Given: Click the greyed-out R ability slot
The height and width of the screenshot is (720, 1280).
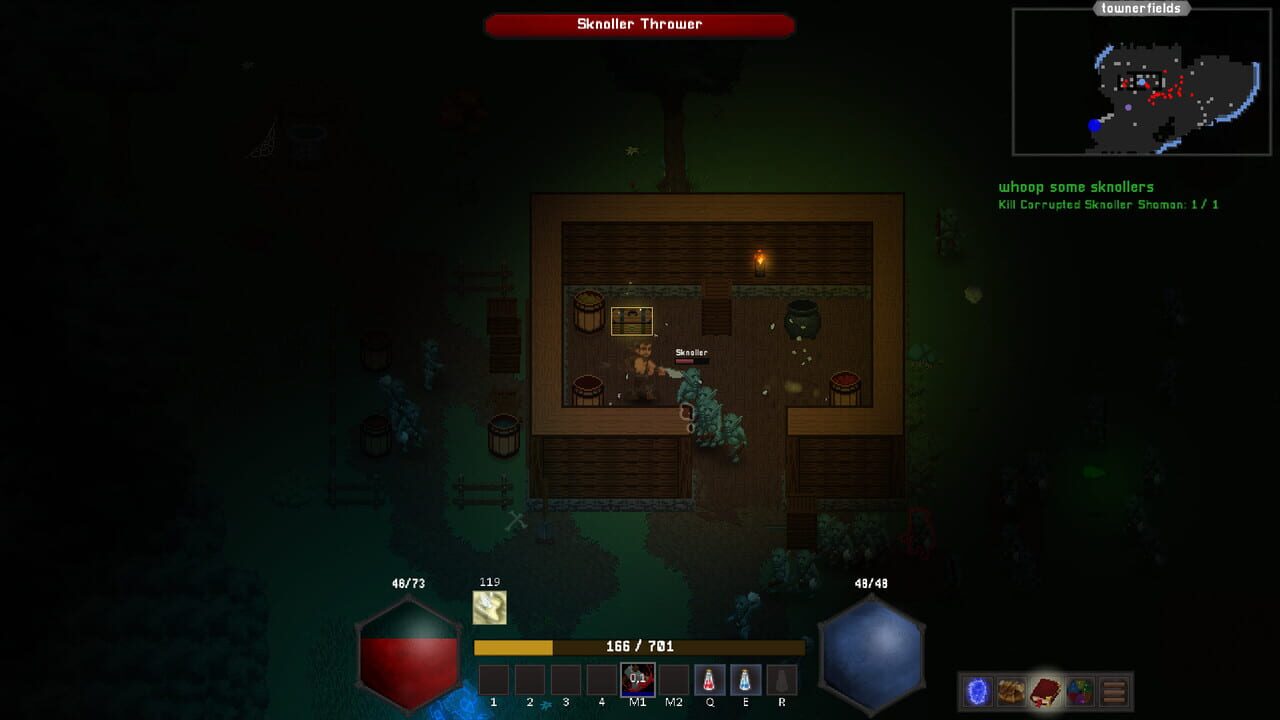Looking at the screenshot, I should coord(781,679).
